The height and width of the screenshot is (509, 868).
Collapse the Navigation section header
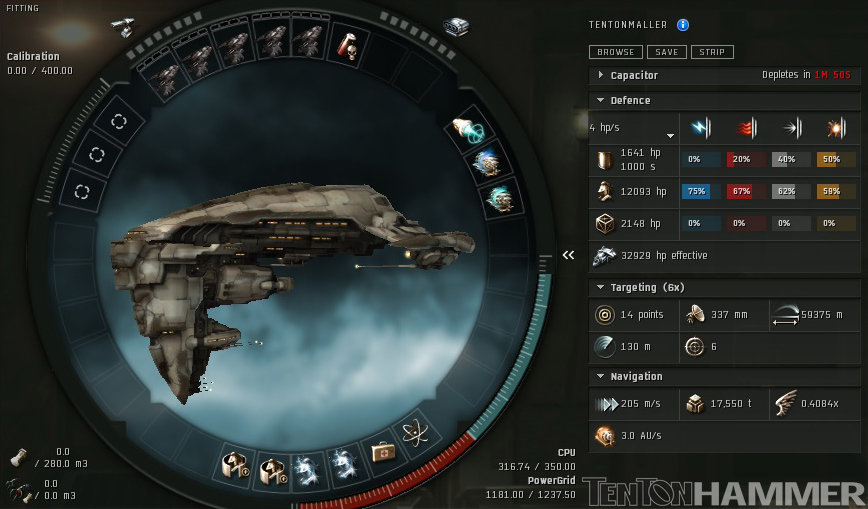[601, 377]
